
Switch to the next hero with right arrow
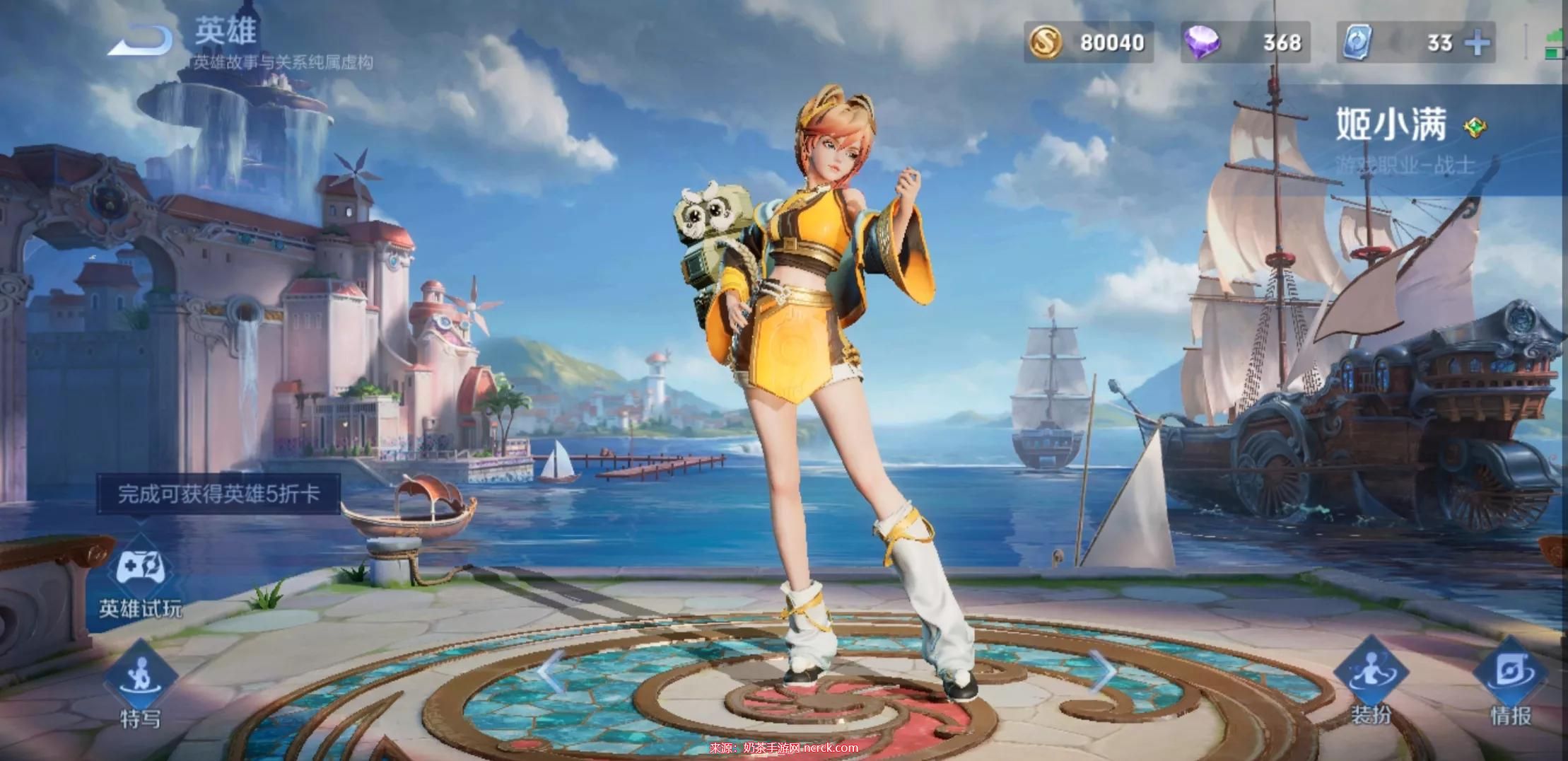(1101, 671)
